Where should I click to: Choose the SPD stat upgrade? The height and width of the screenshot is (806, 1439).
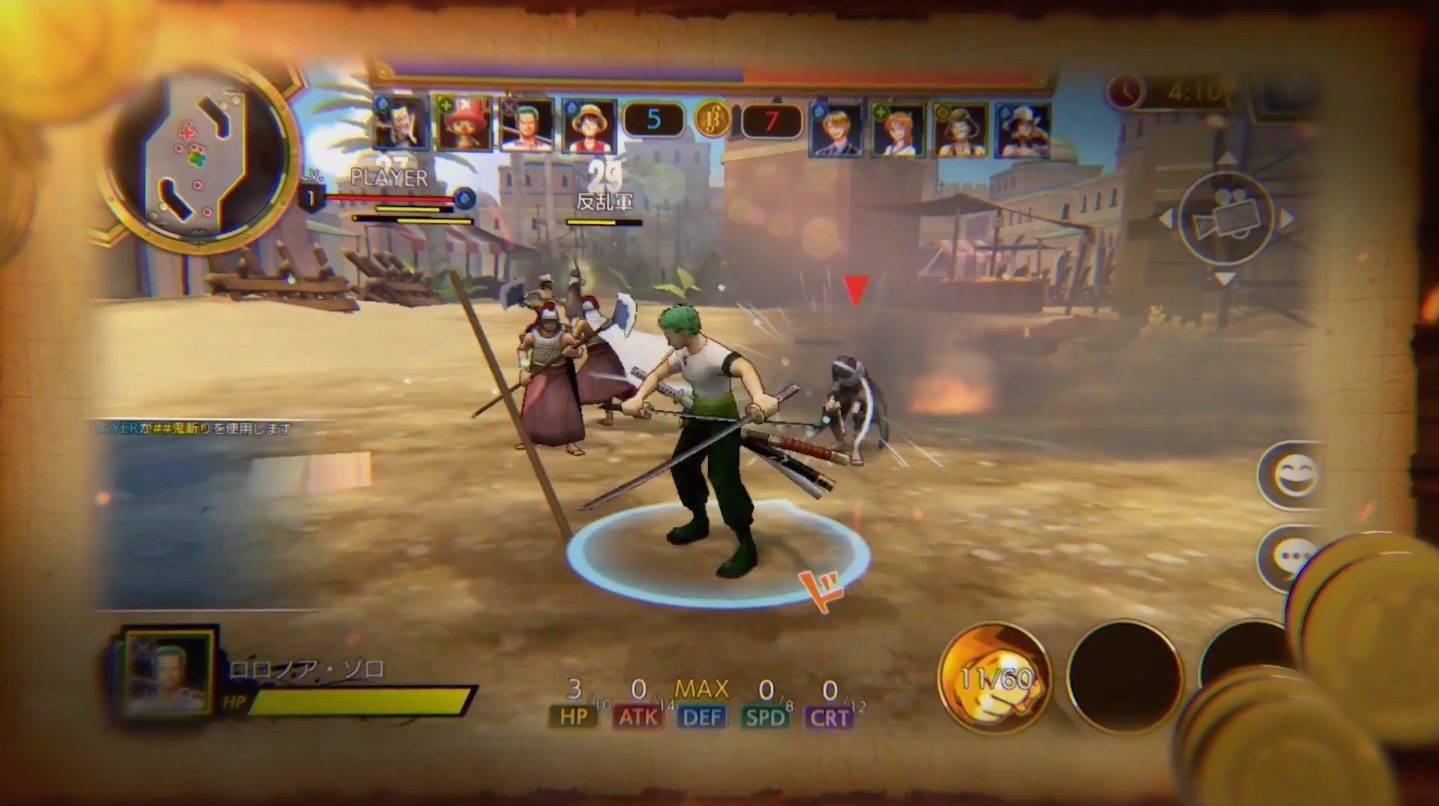(x=765, y=716)
